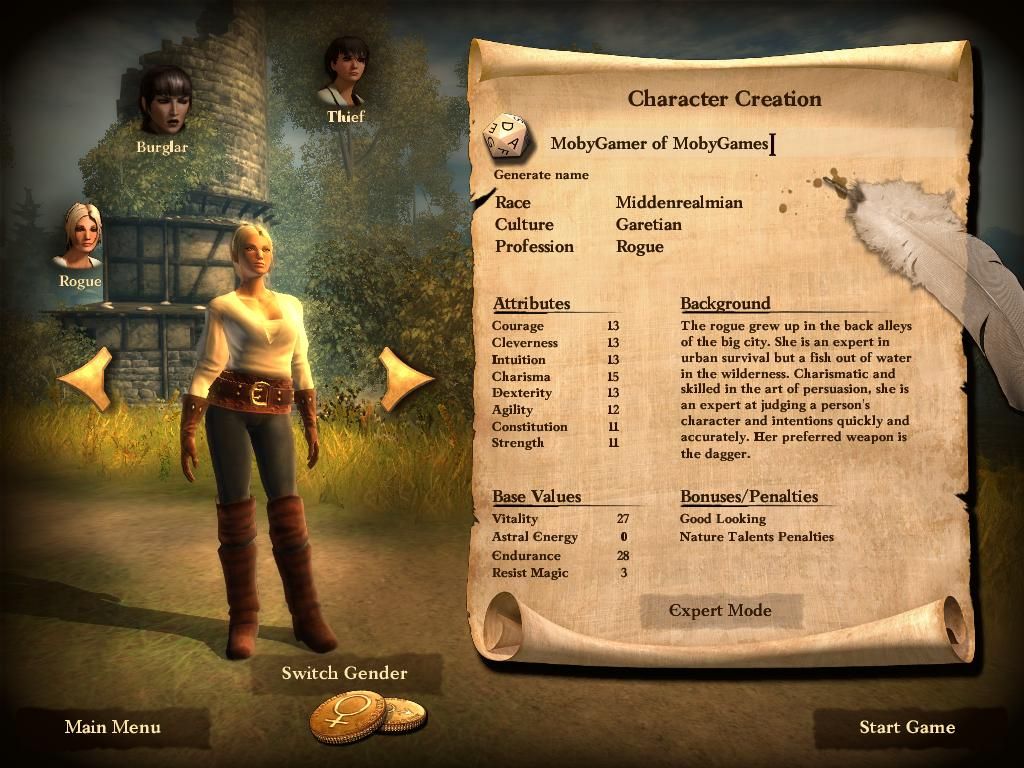Choose the Thief profession portrait

point(346,72)
